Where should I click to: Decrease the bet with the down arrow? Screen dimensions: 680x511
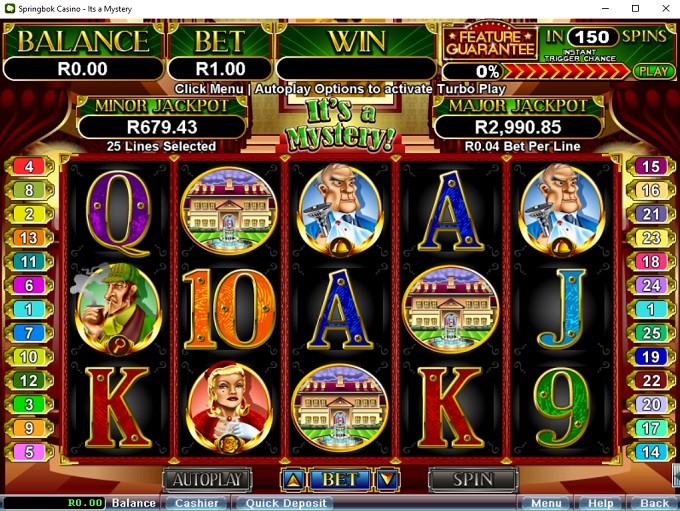[387, 480]
